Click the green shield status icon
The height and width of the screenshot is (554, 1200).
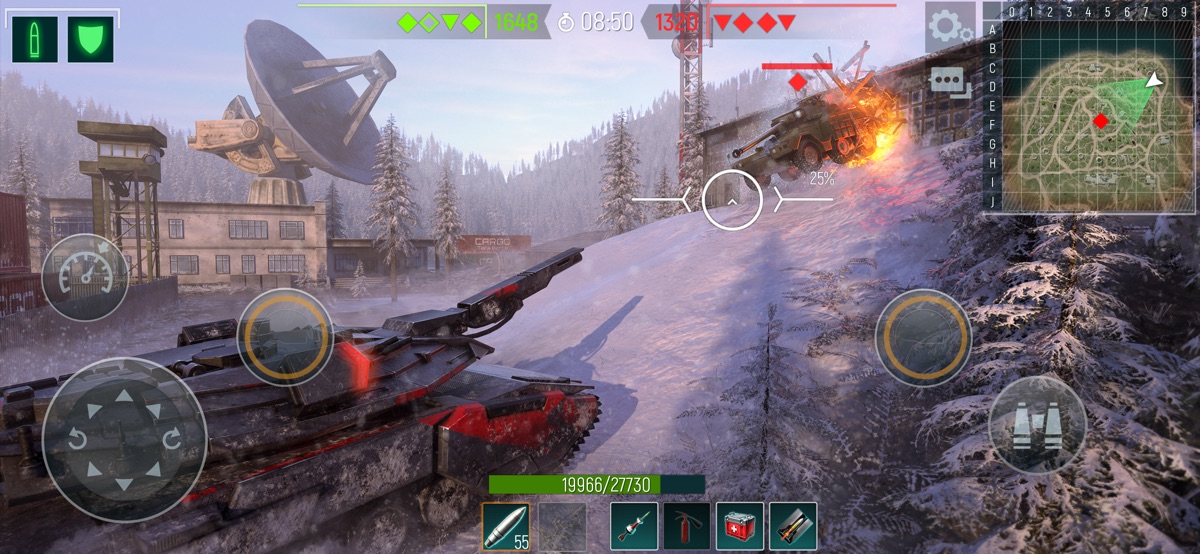pos(90,39)
